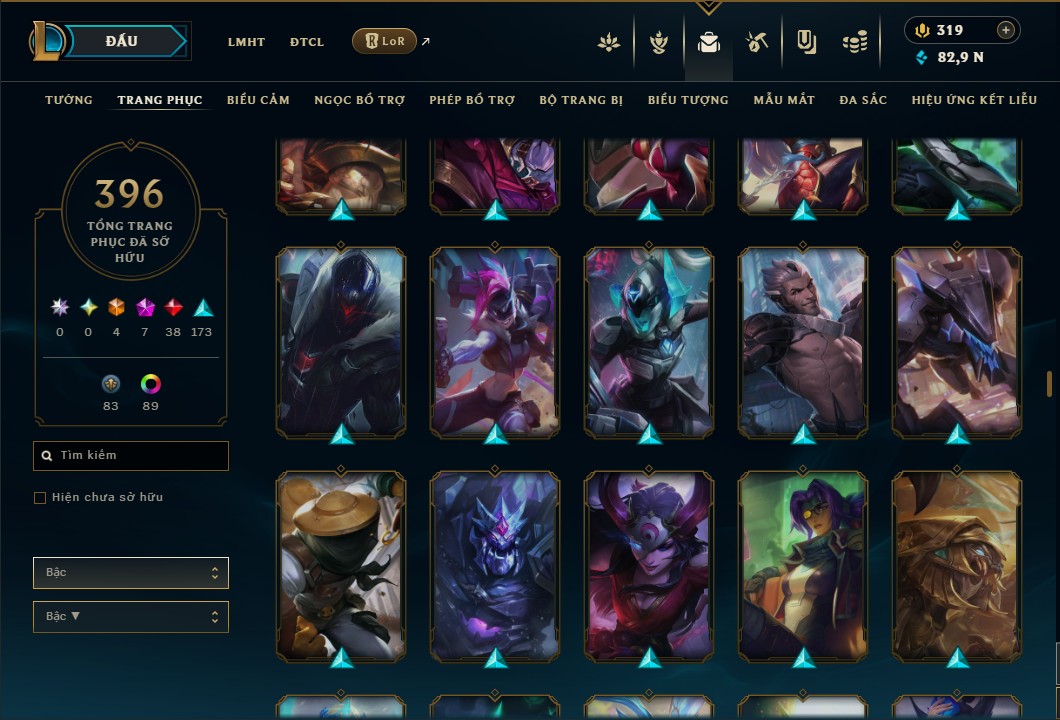
Task: Select the shirtless gray-haired fighter skin card
Action: tap(803, 343)
